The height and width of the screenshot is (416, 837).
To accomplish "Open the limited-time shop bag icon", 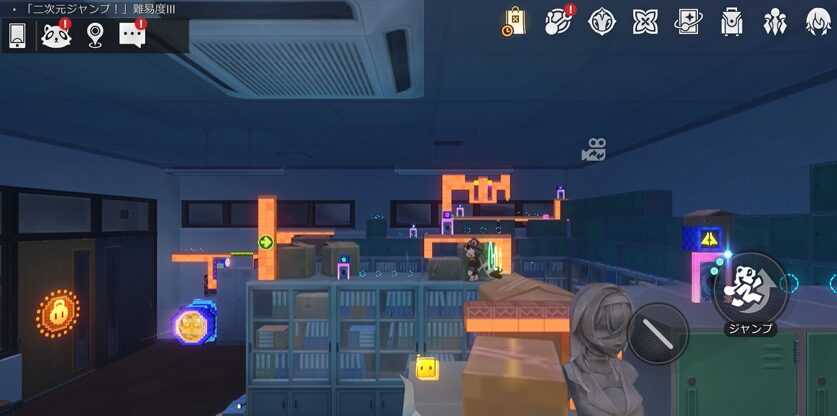I will pos(514,22).
